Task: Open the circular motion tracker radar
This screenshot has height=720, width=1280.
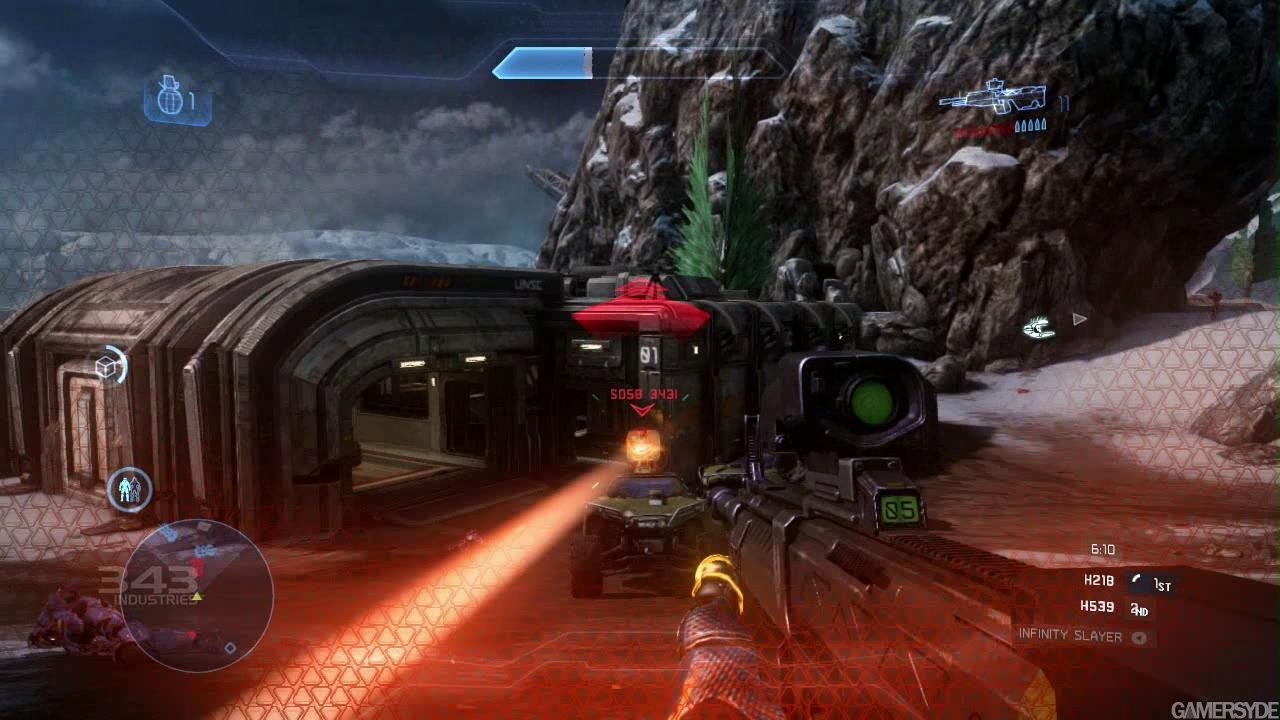Action: 203,594
